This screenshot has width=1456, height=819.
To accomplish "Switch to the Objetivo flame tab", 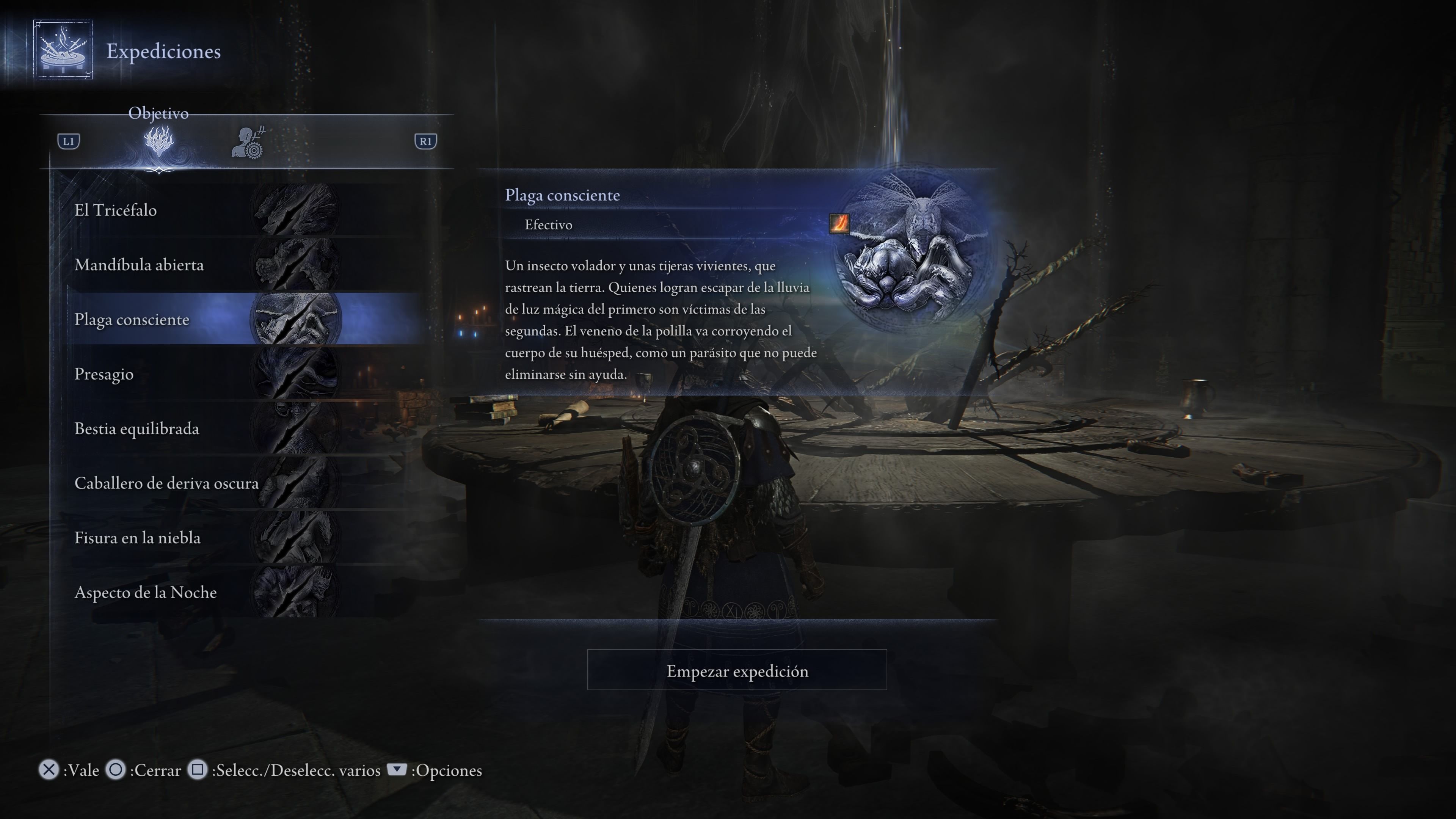I will [159, 142].
